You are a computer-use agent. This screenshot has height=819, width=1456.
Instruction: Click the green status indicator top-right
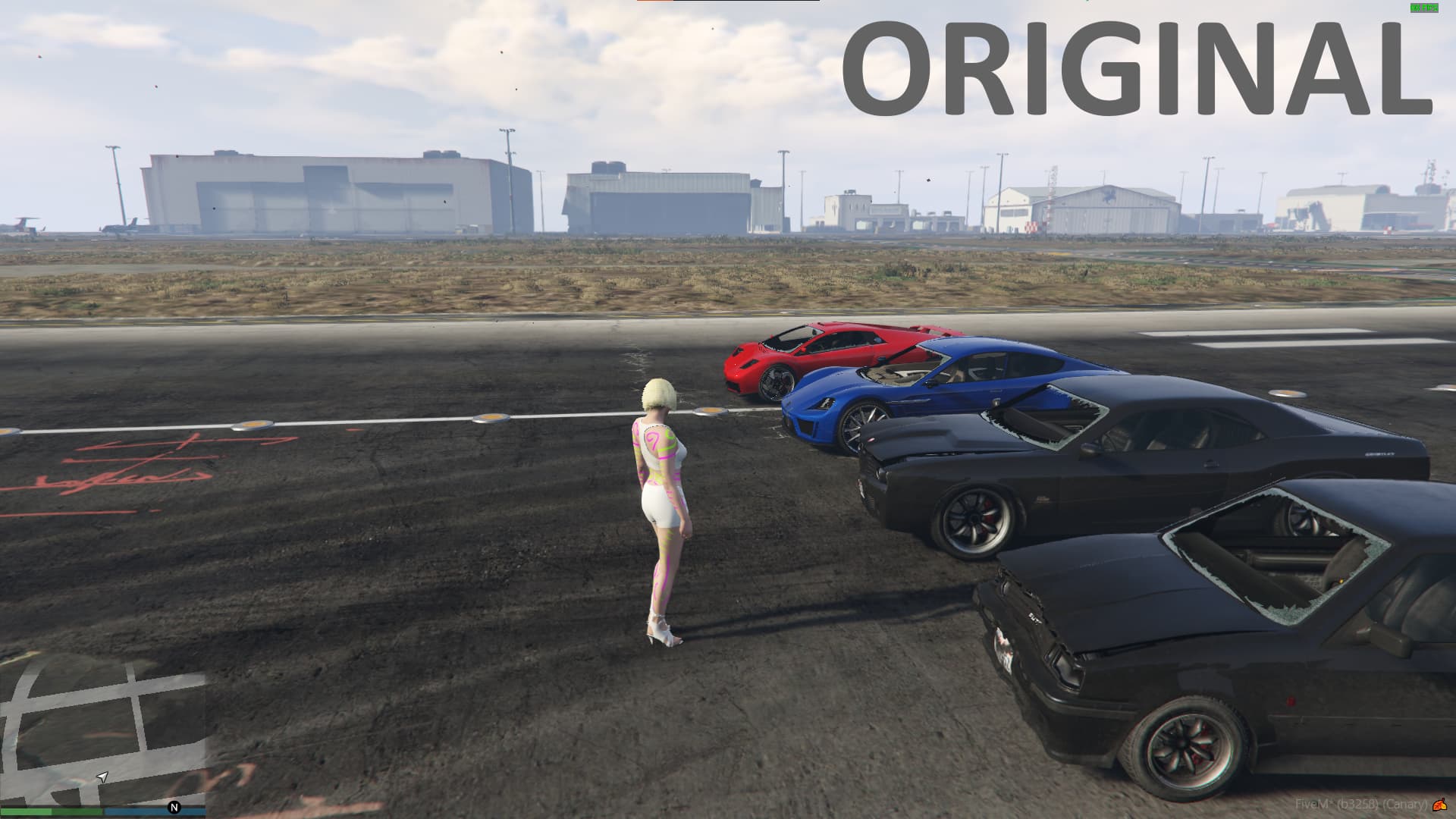[x=1424, y=6]
